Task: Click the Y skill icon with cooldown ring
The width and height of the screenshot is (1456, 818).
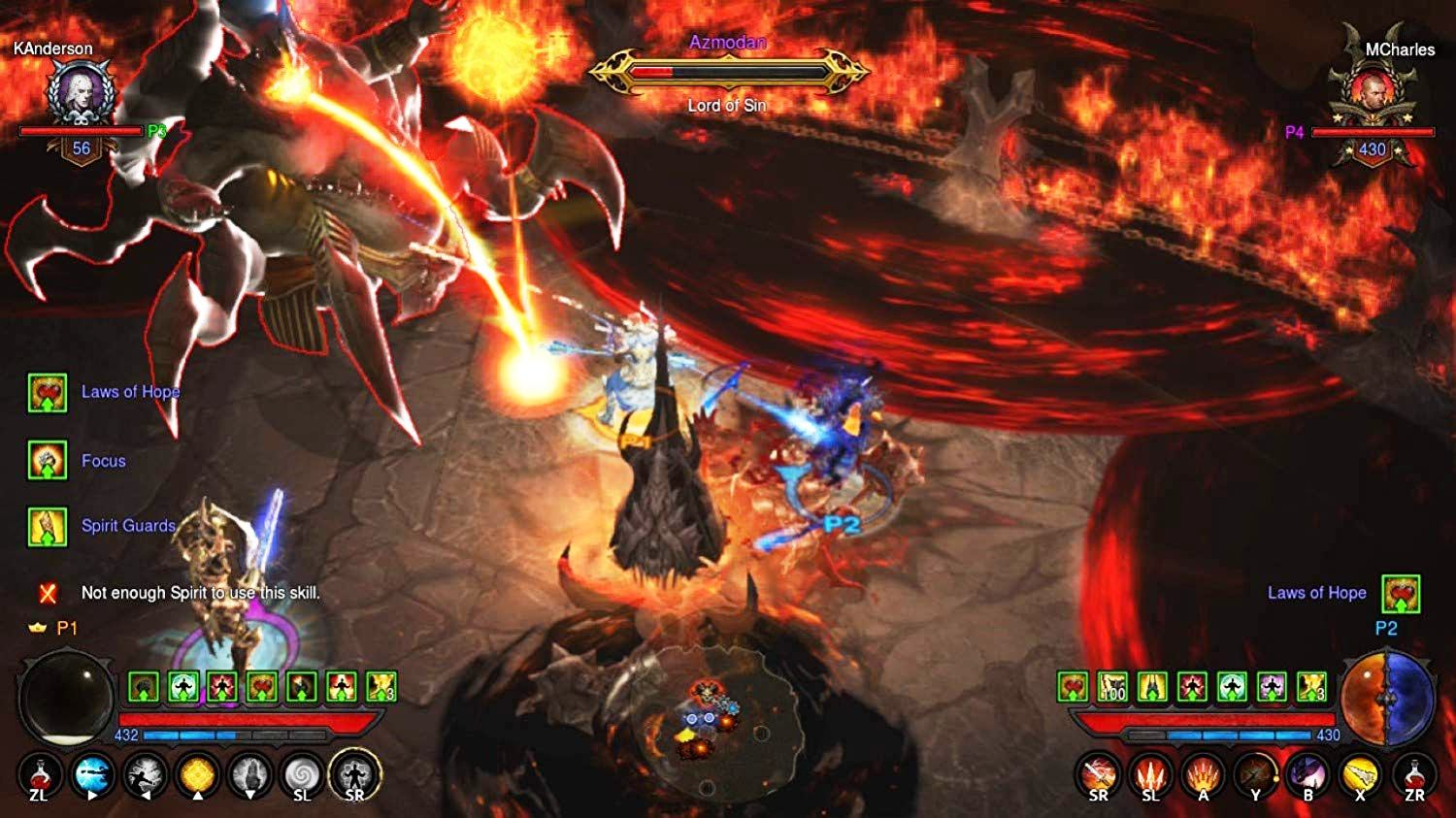Action: coord(1257,776)
